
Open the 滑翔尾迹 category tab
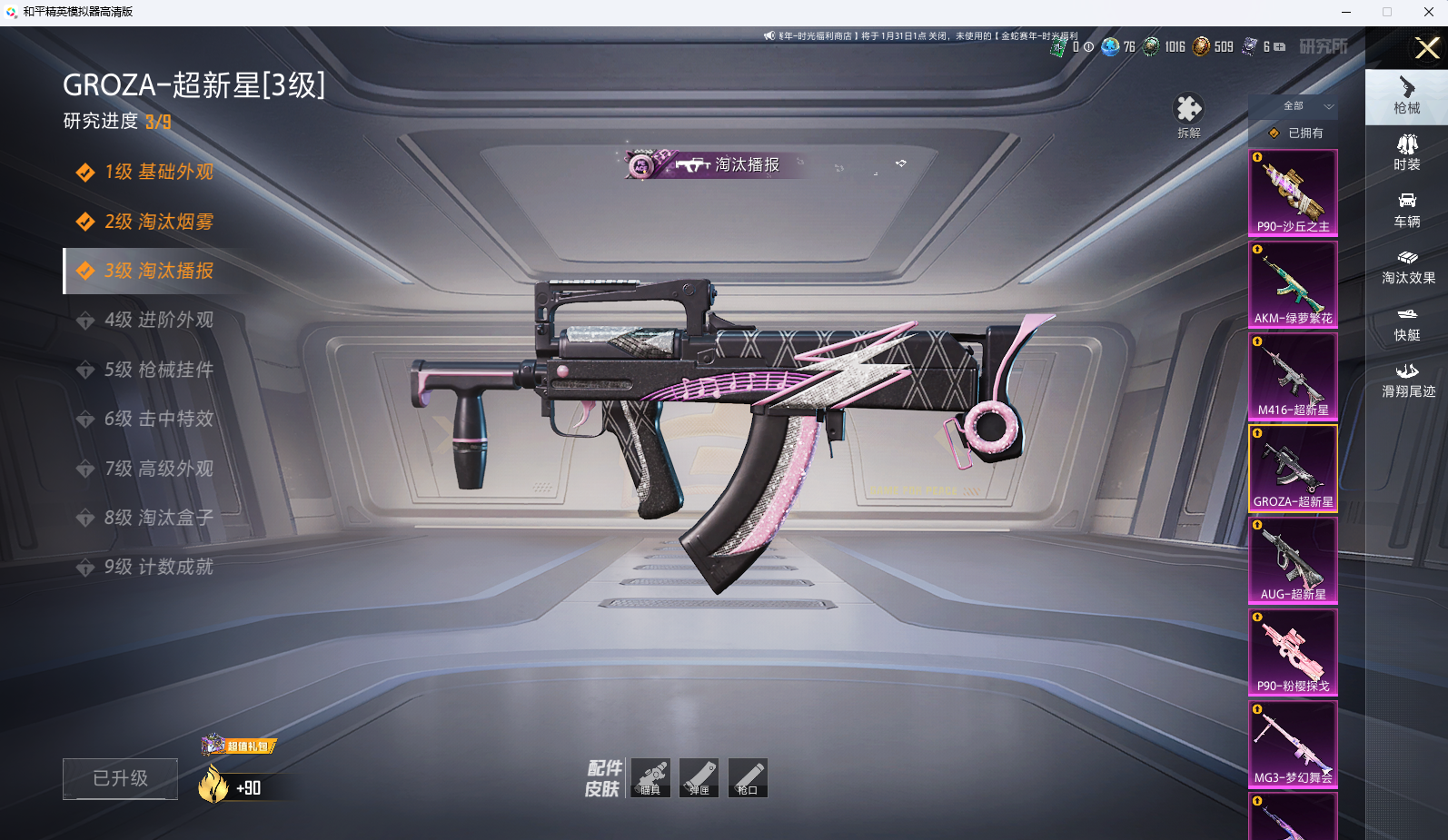1407,380
